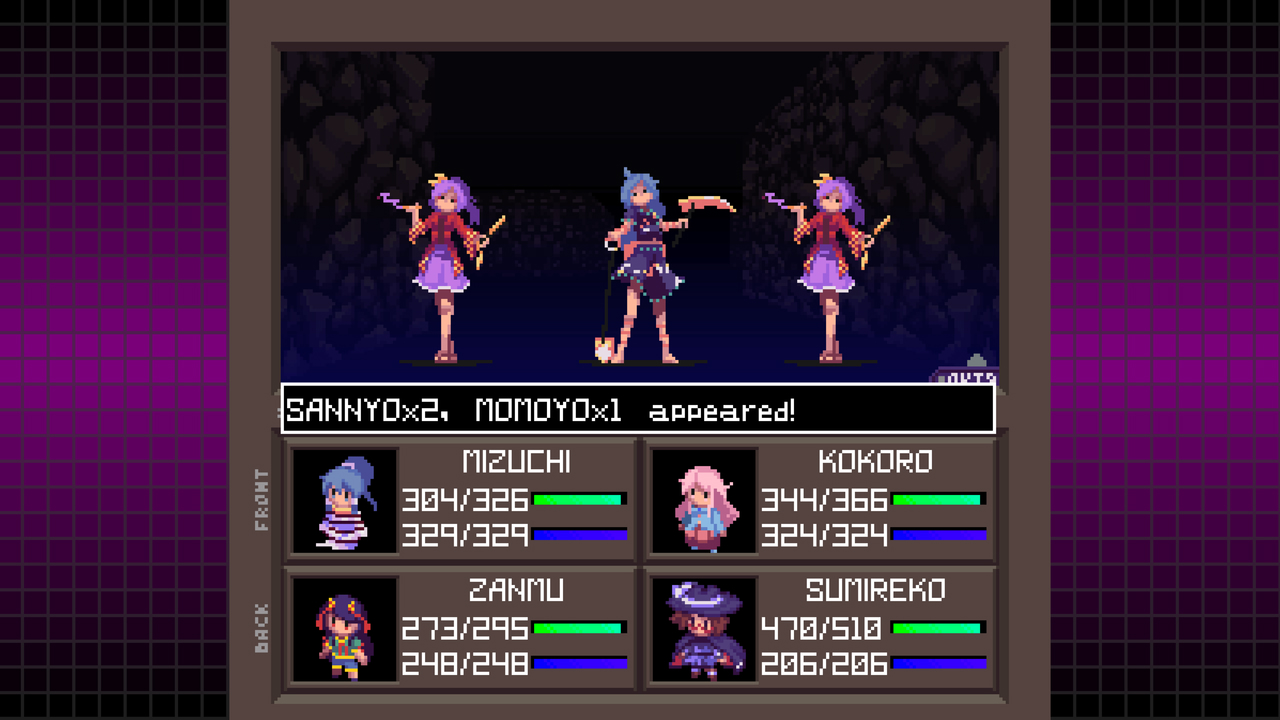
Task: Open the SANNYO appeared message box
Action: (x=638, y=408)
